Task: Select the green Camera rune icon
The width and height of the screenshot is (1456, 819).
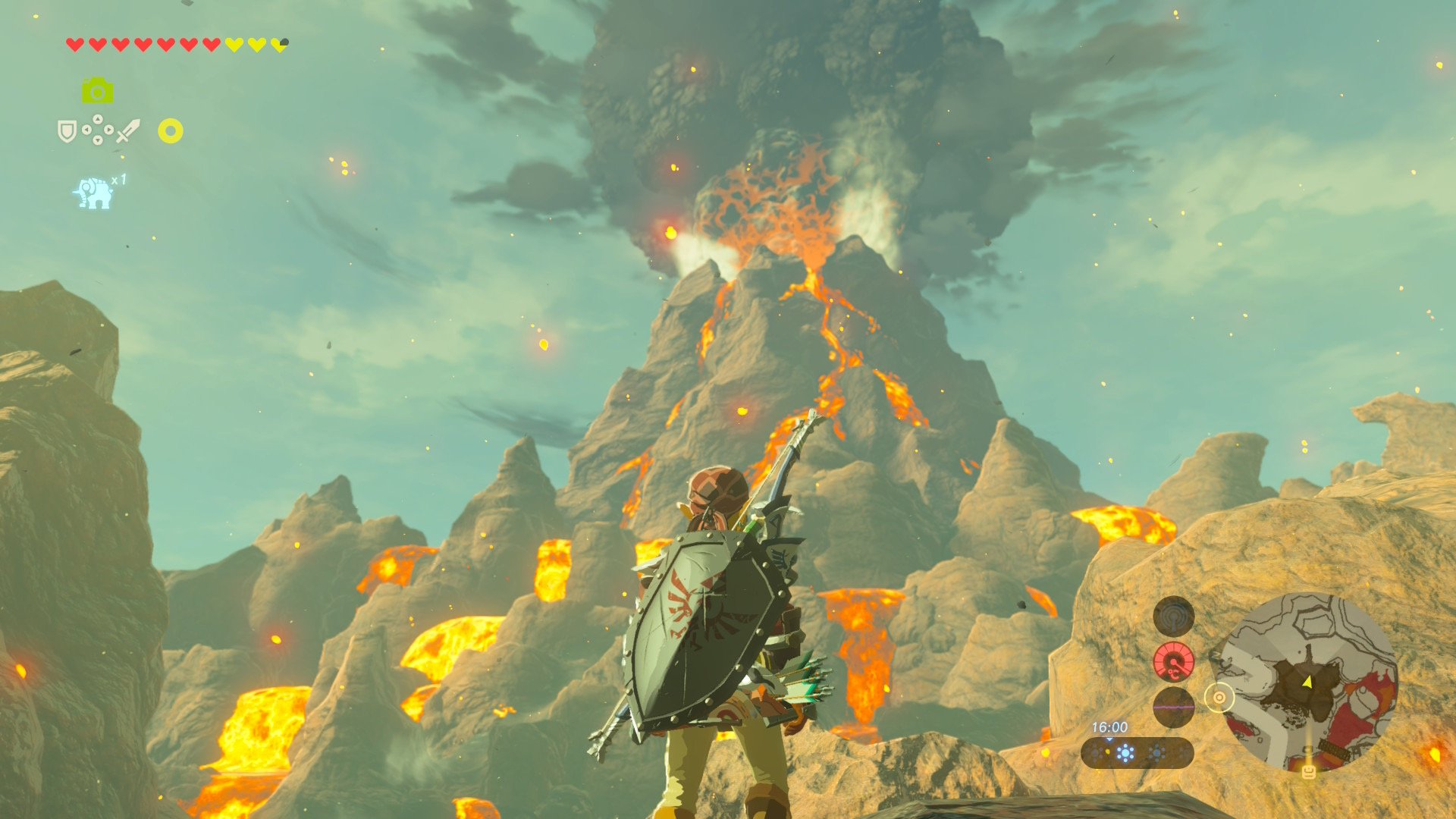Action: click(97, 91)
